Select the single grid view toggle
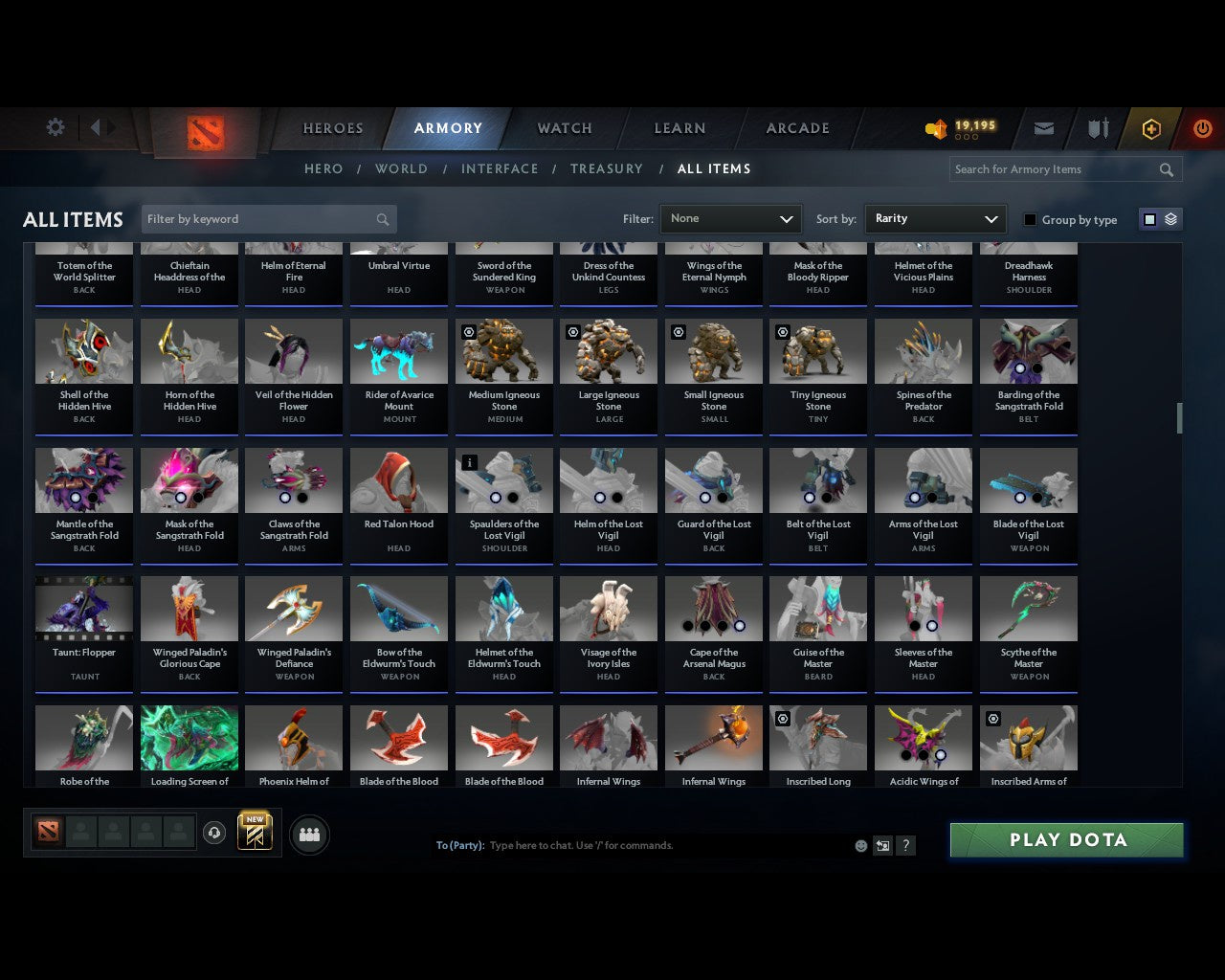Screen dimensions: 1225x980 [x=1149, y=218]
